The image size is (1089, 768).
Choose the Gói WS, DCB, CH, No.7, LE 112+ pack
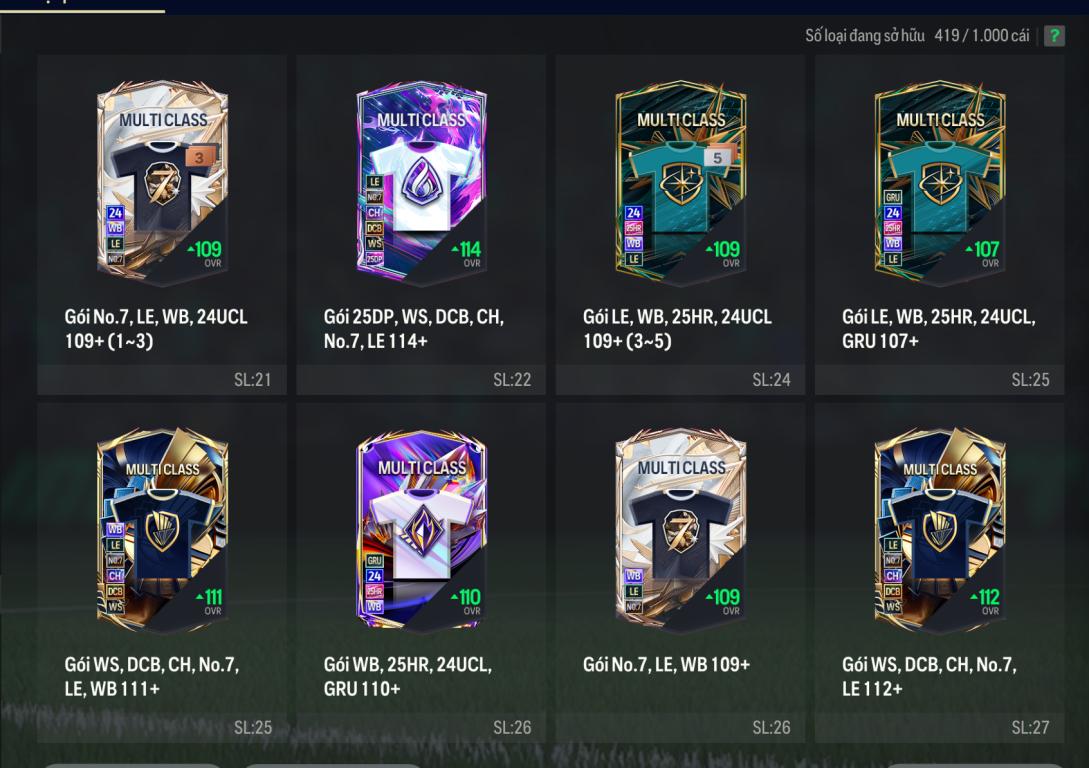[x=939, y=528]
